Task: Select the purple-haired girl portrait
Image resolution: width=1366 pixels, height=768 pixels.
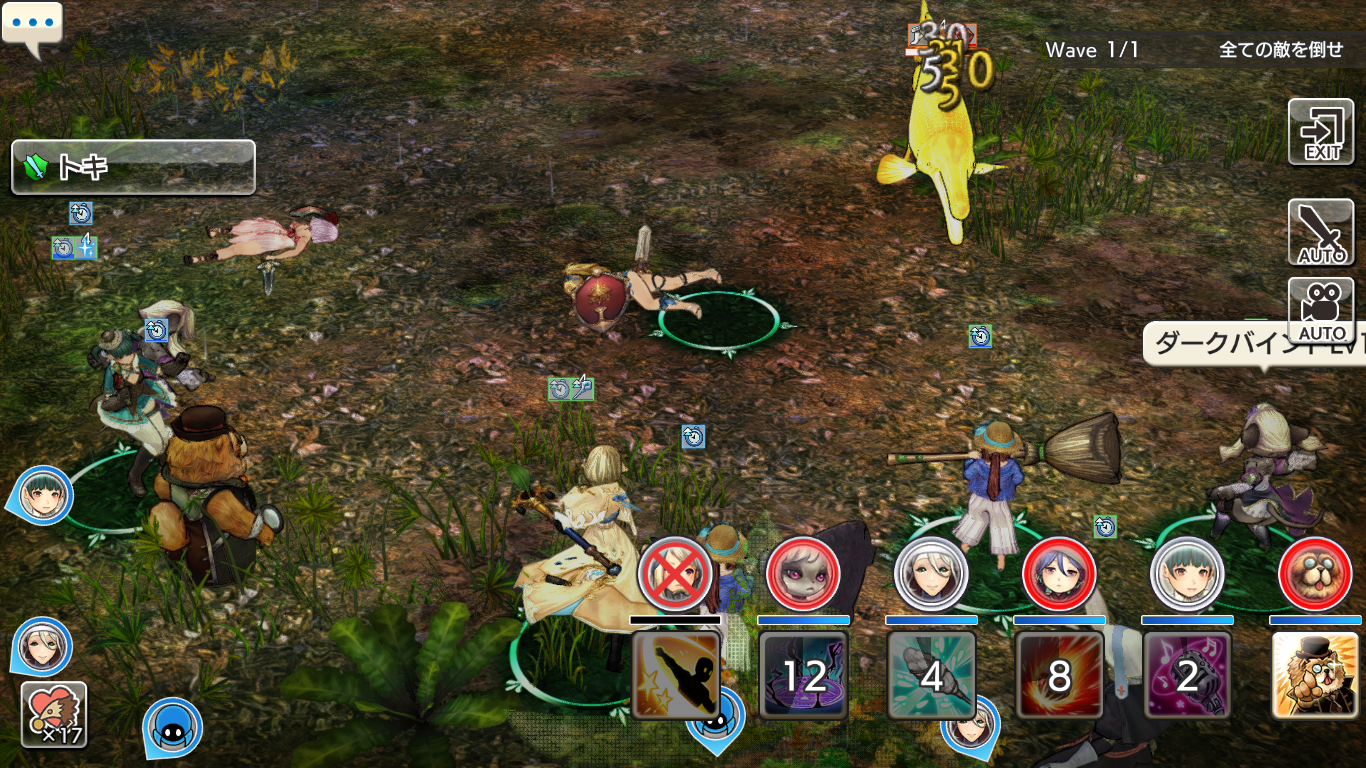Action: tap(1059, 574)
